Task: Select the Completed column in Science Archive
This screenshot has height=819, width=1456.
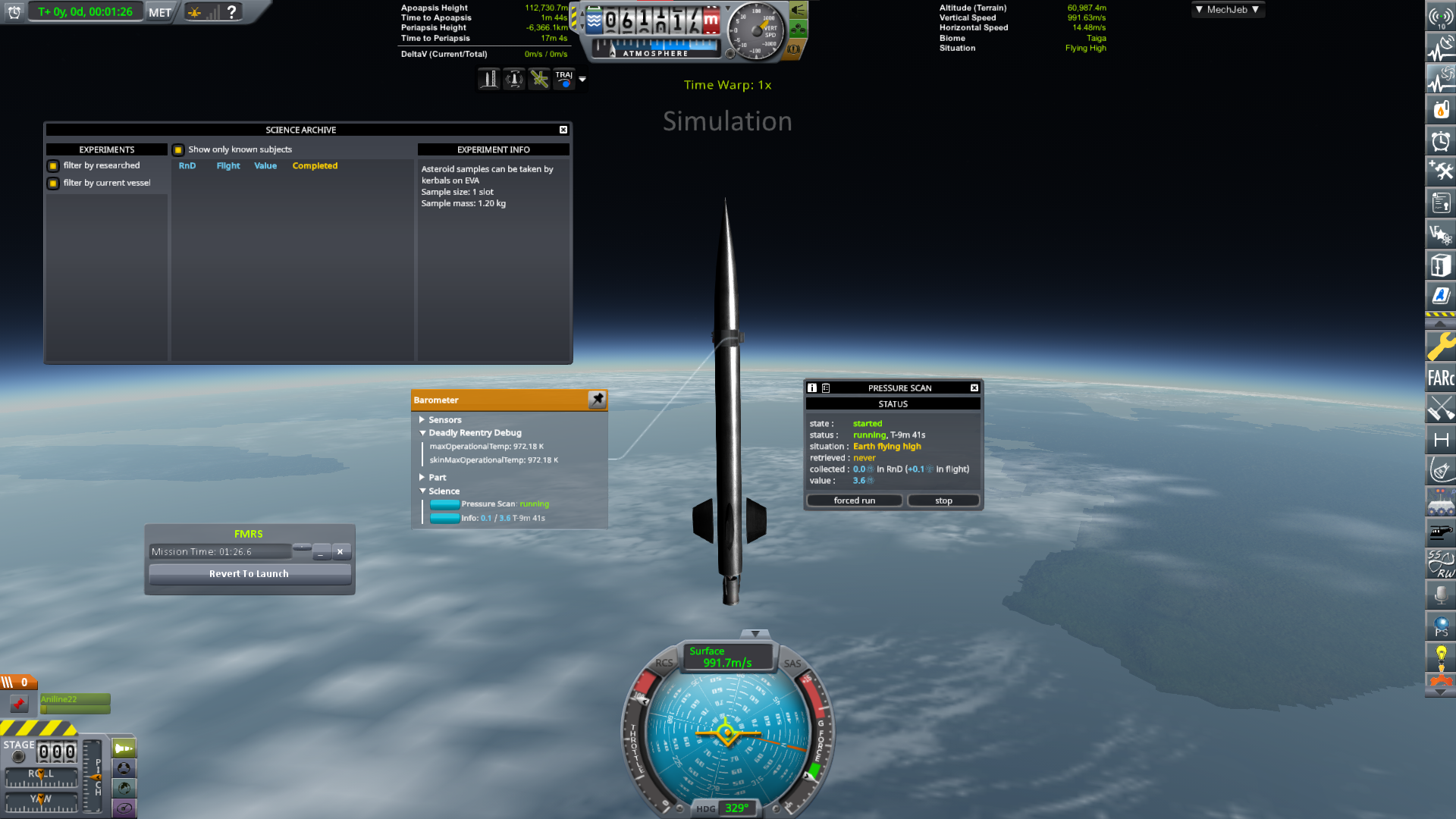Action: 315,165
